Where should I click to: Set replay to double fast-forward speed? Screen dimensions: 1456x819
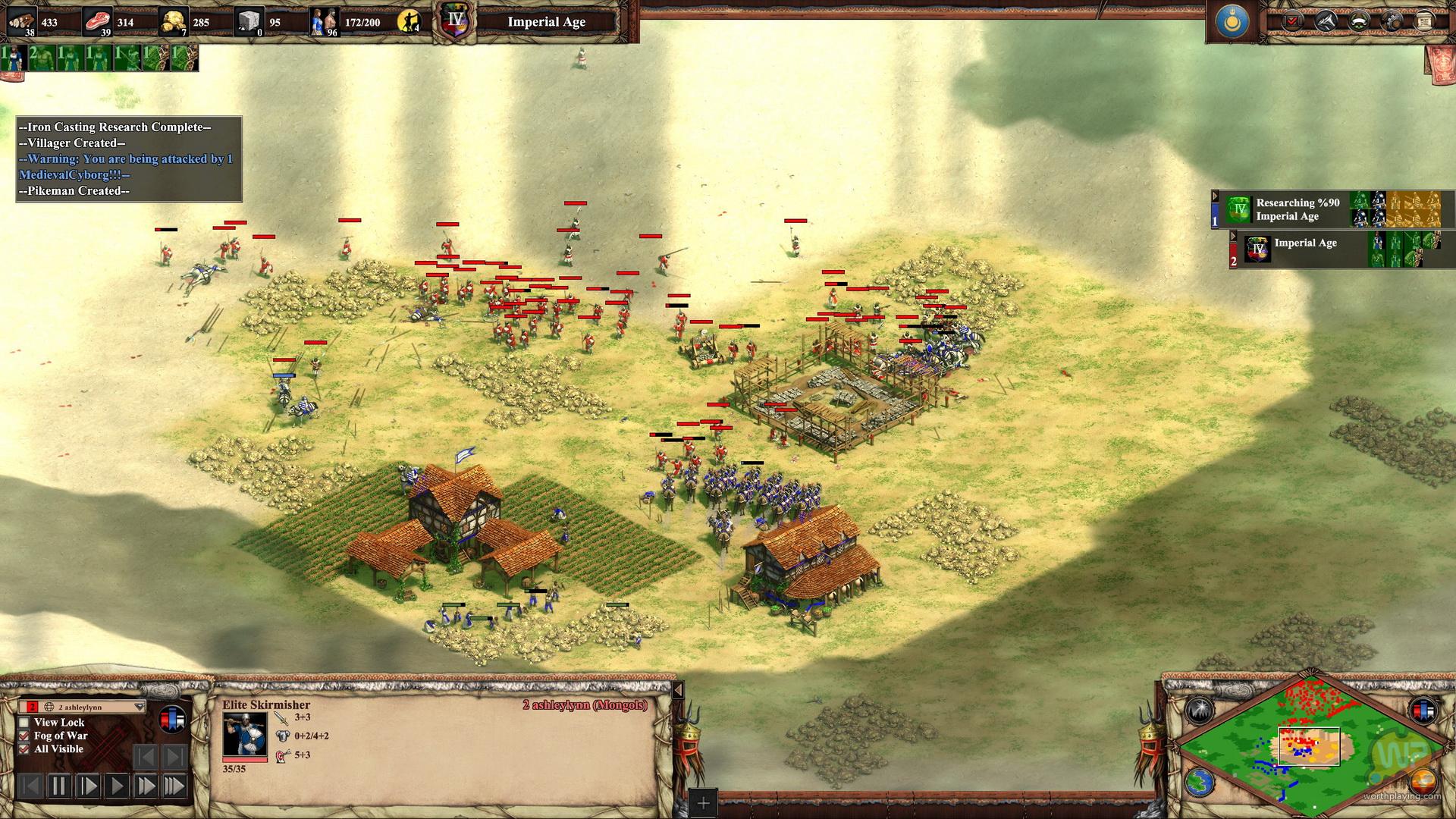[x=146, y=786]
